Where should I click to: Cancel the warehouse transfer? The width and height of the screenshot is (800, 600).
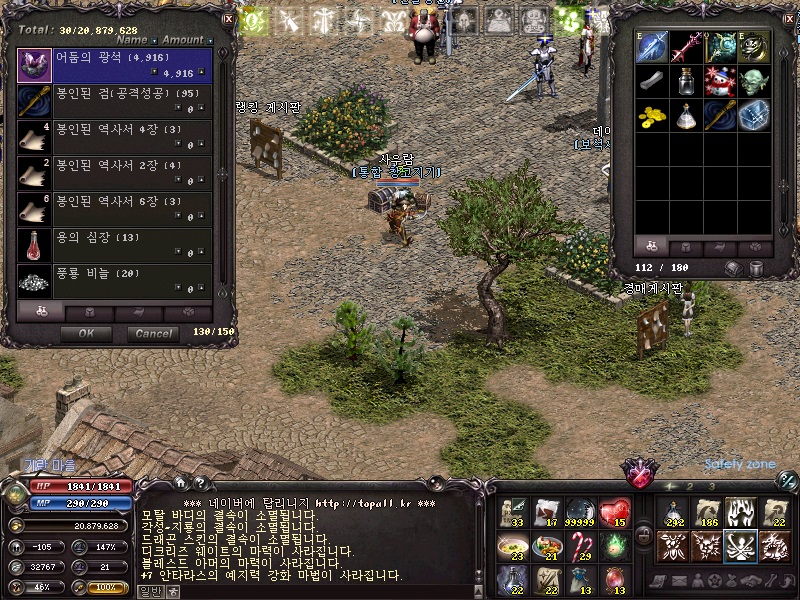tap(153, 334)
